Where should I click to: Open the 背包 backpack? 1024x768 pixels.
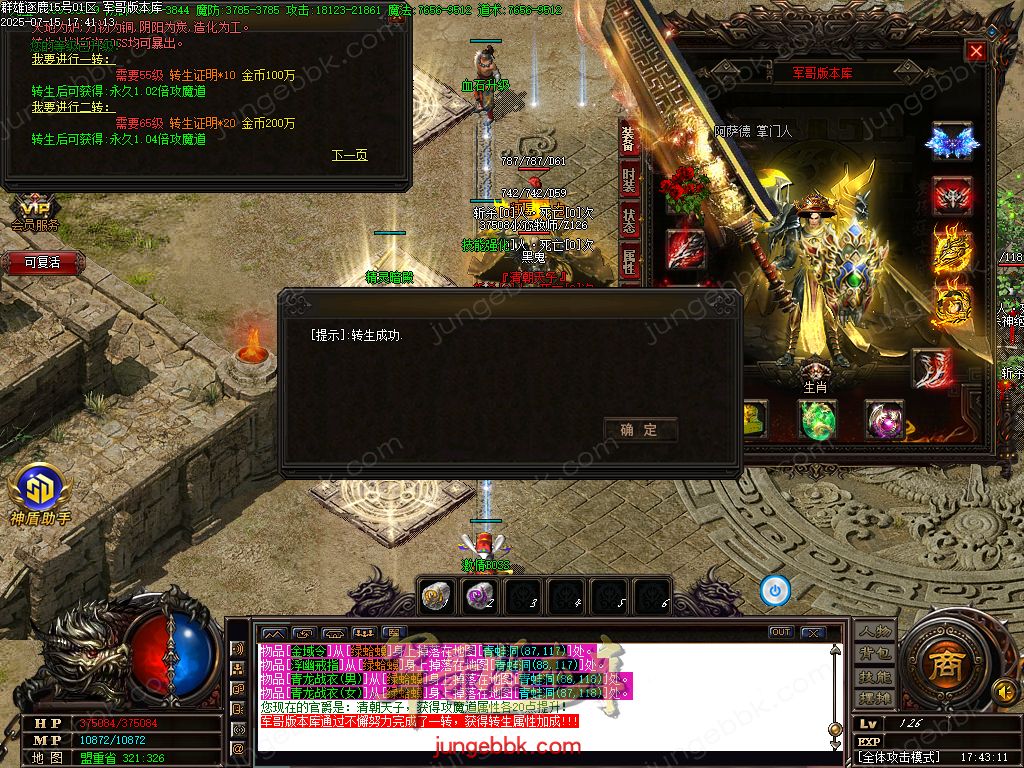coord(874,654)
